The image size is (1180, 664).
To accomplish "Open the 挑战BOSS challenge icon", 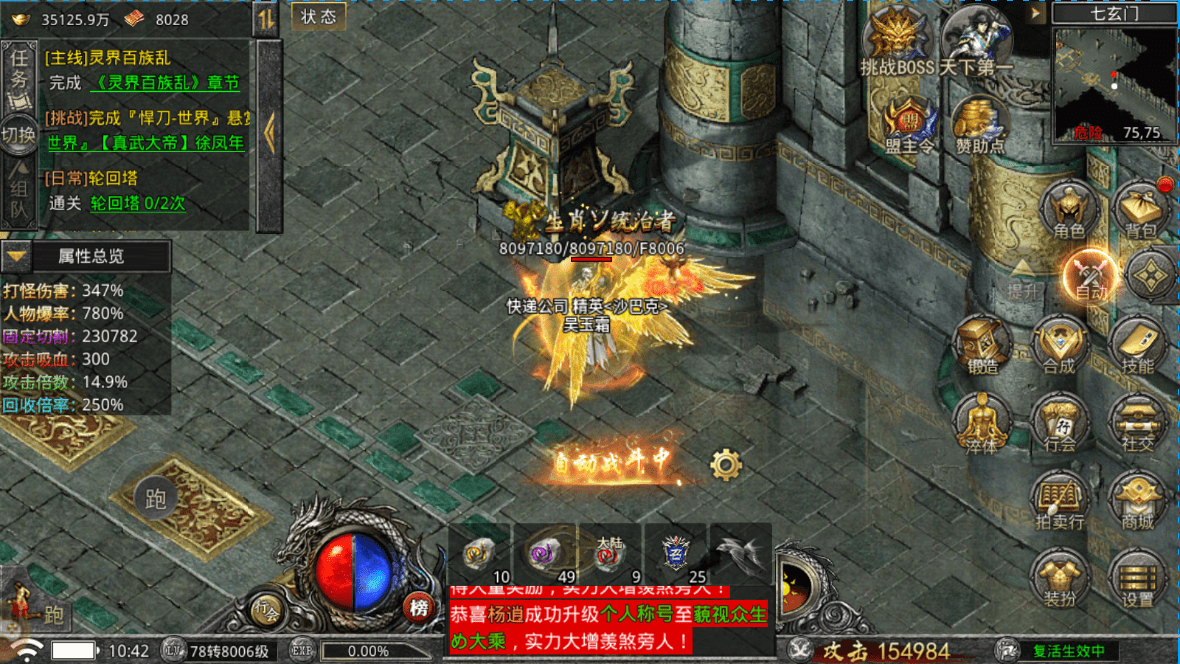I will [897, 40].
